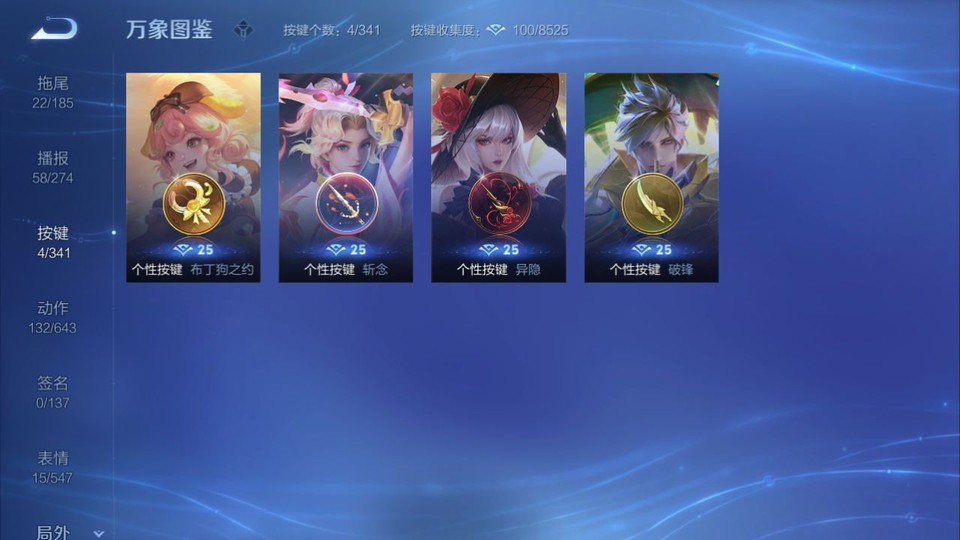Screen dimensions: 960x540
Task: Click the icon beside the 万象图鉴 title
Action: click(x=243, y=30)
